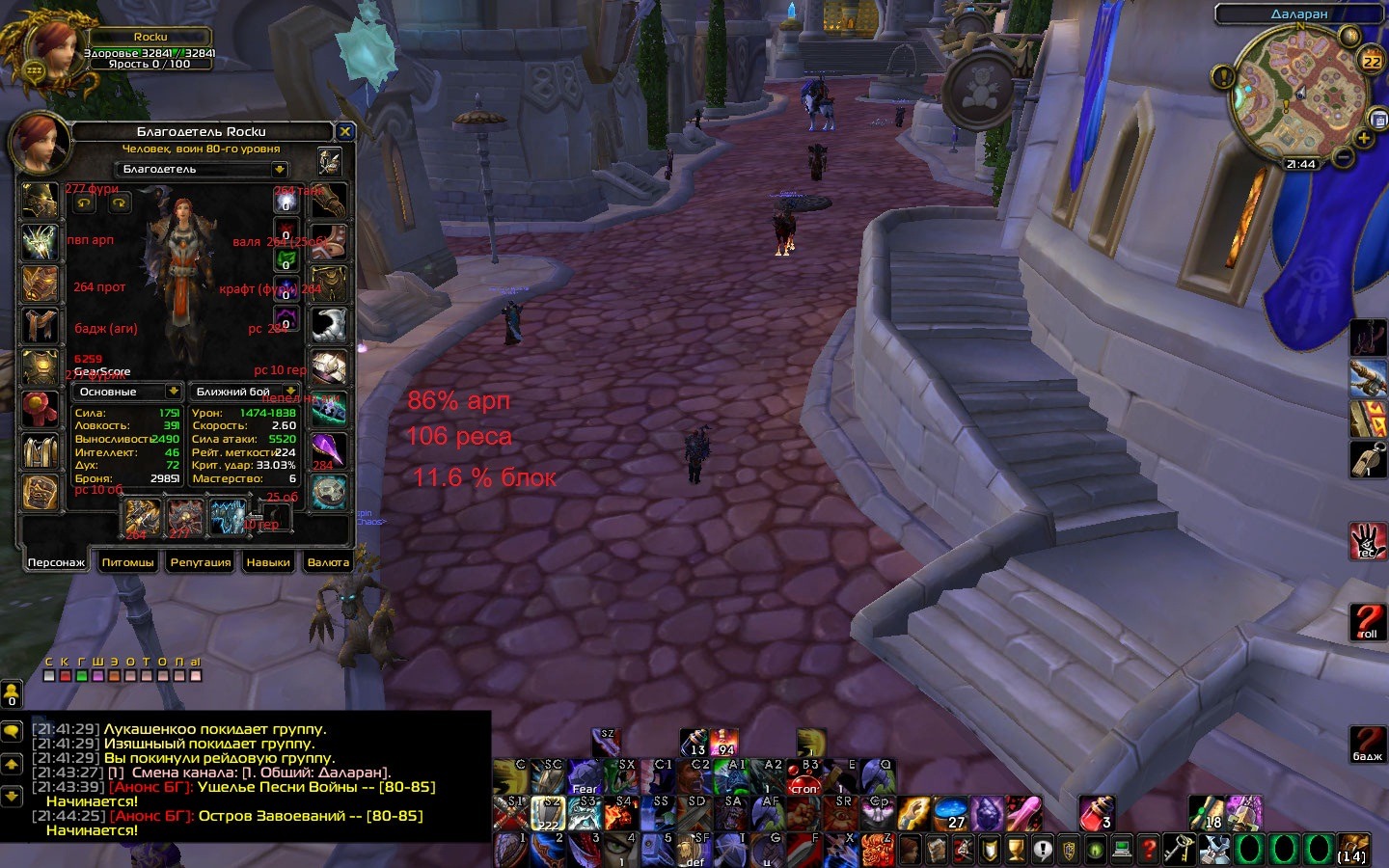Click the minimap zoom-in plus button

pos(1364,139)
